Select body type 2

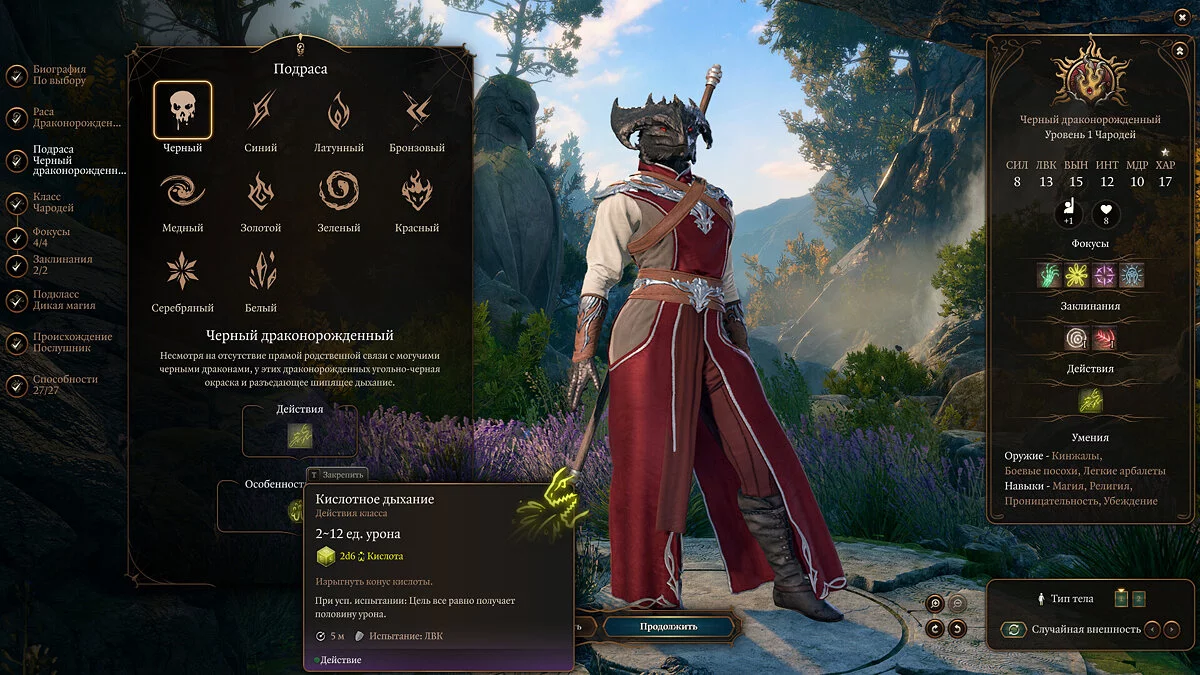click(1138, 599)
